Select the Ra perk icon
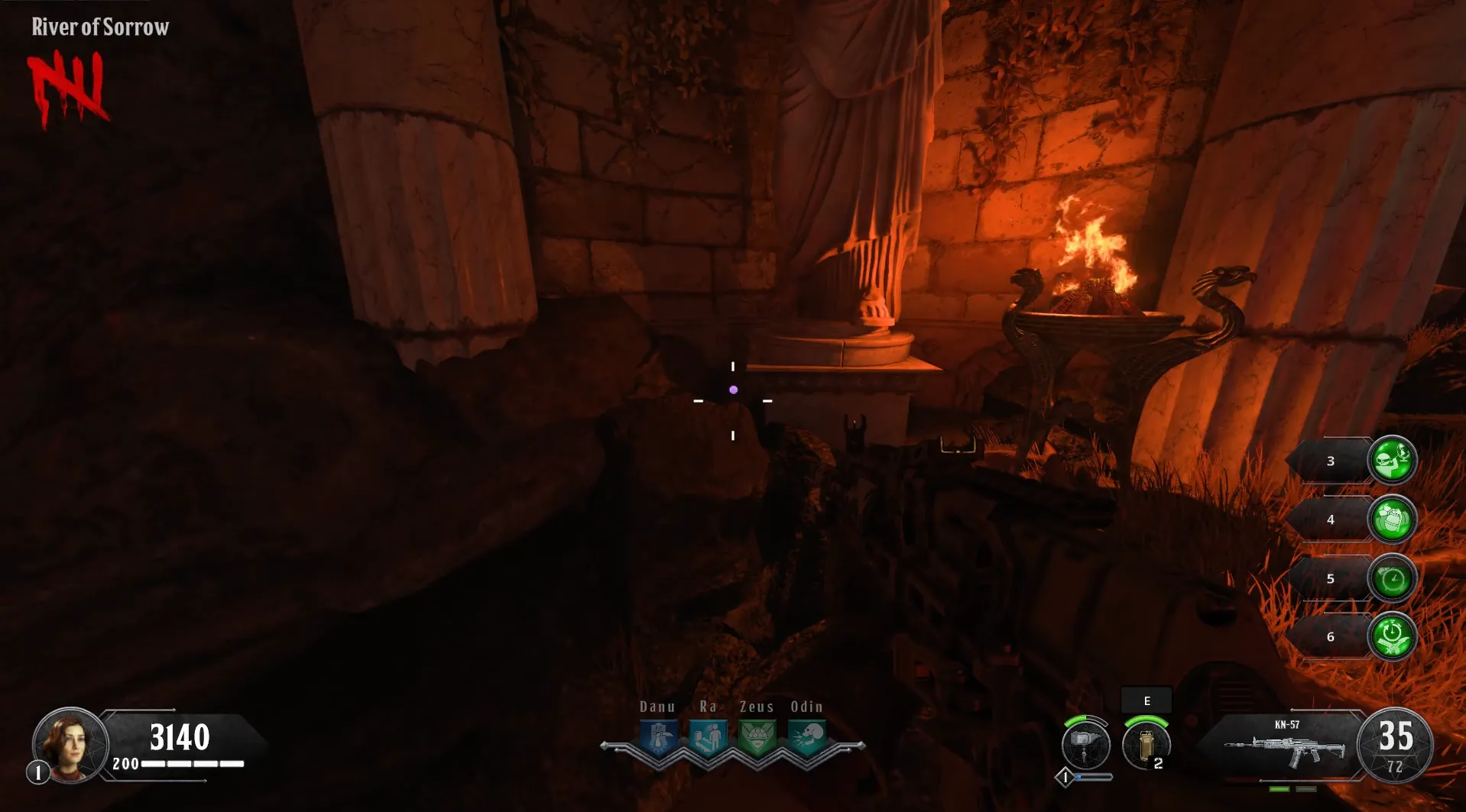 pyautogui.click(x=708, y=738)
